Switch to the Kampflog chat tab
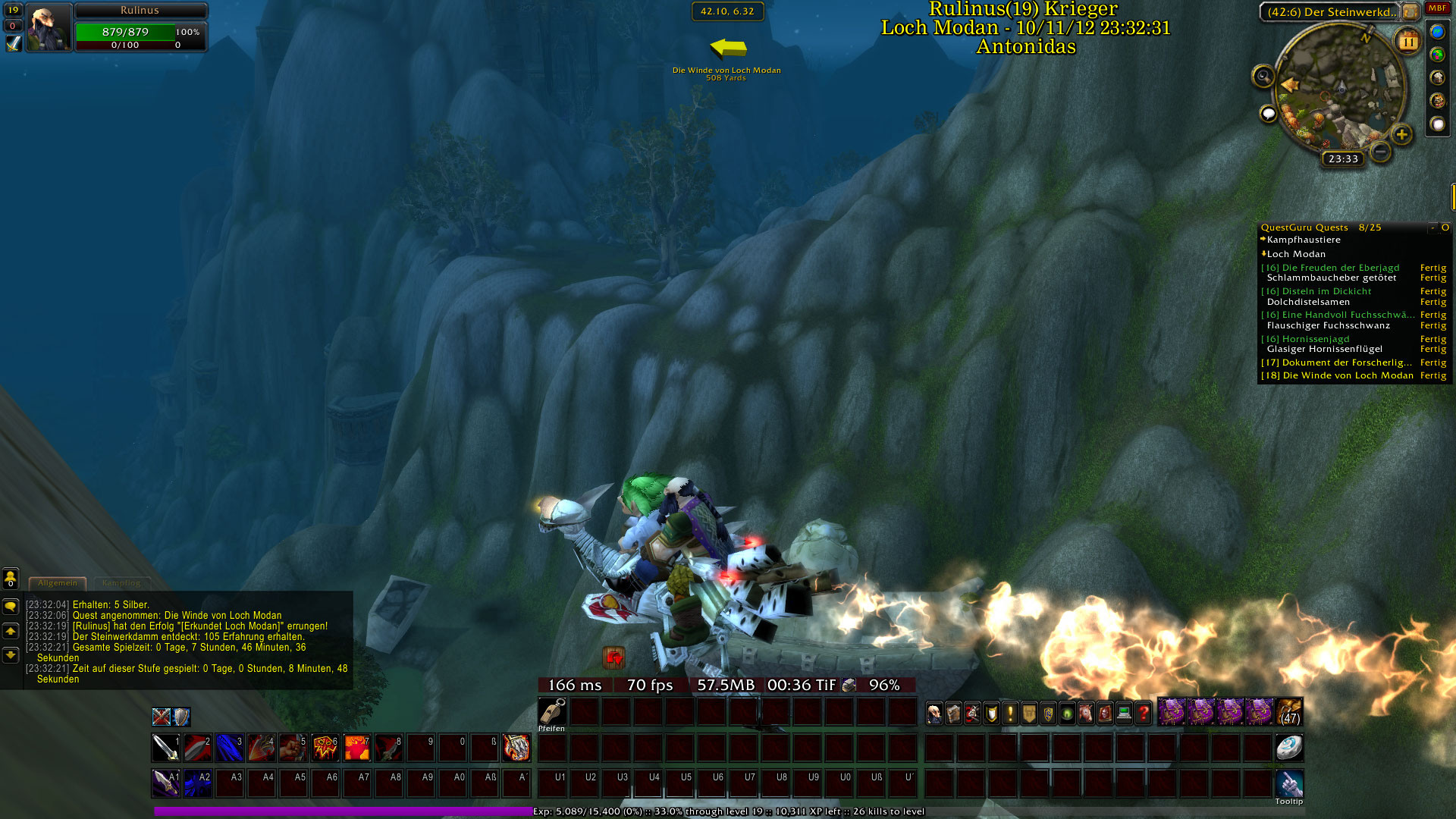The image size is (1456, 819). click(x=121, y=583)
